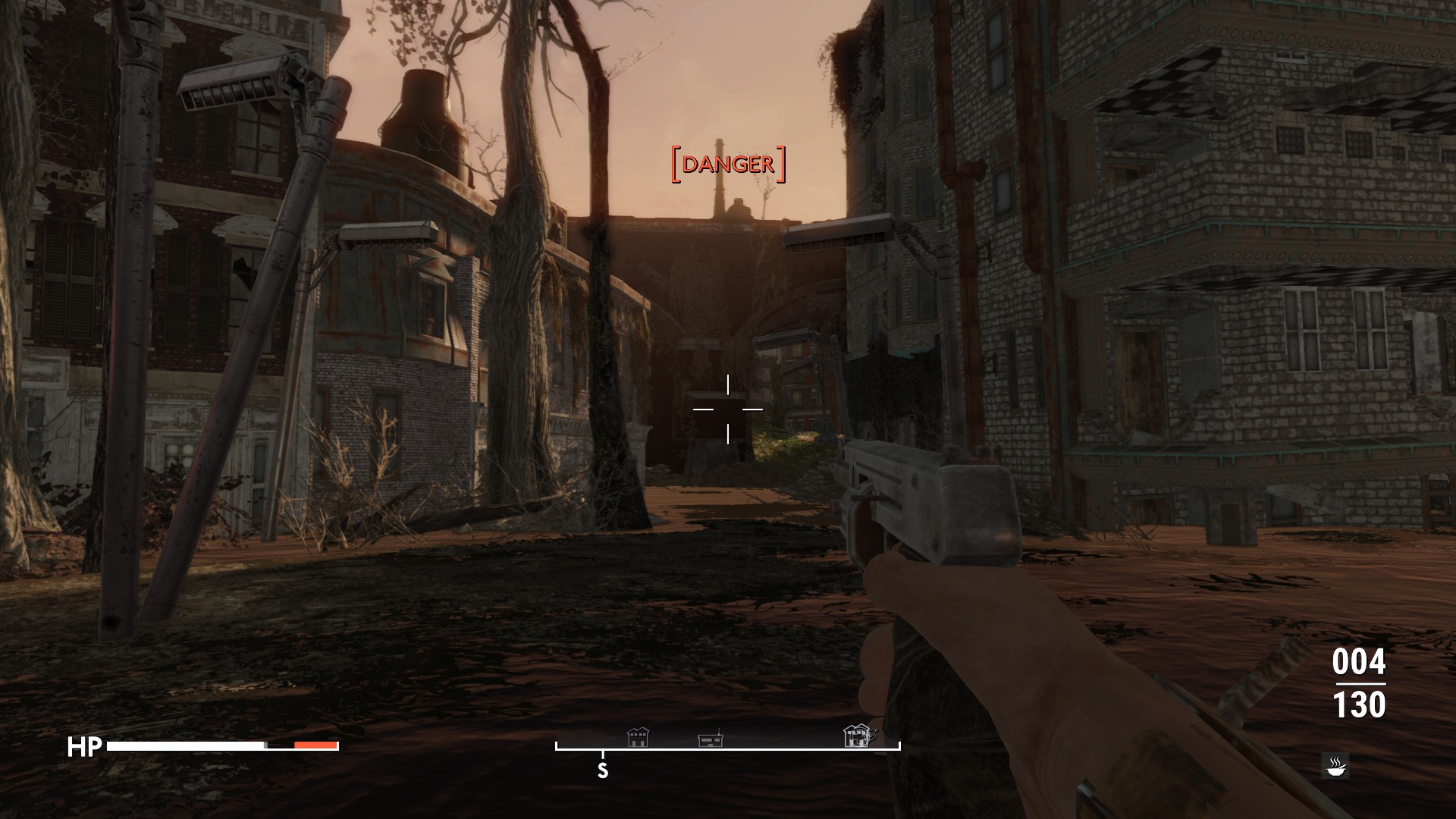
Task: Click the steaming bowl hunger icon
Action: coord(1335,765)
